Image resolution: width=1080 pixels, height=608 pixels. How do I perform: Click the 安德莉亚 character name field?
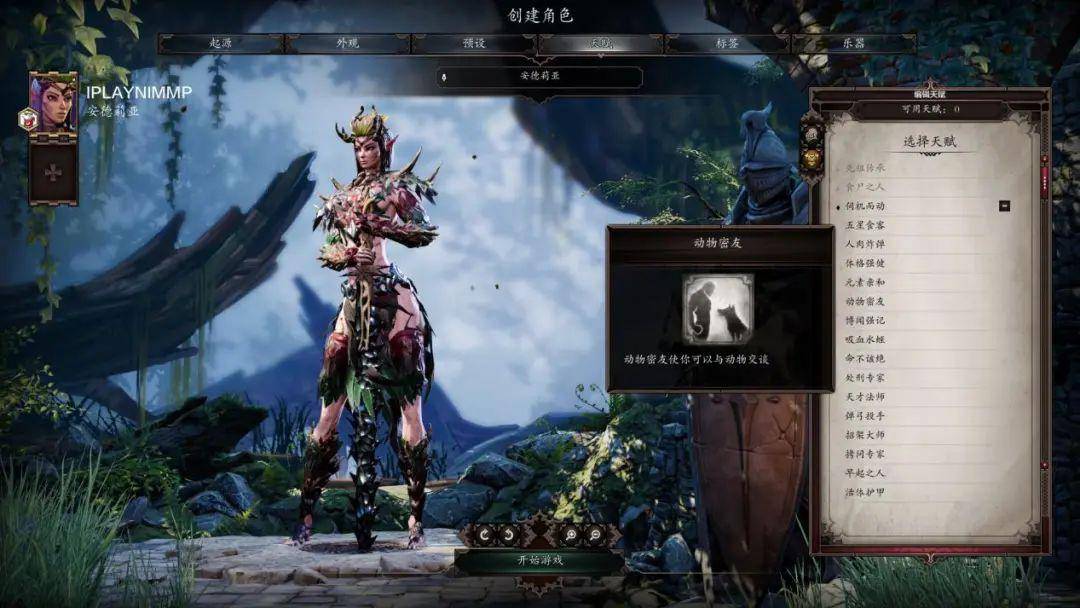coord(540,76)
